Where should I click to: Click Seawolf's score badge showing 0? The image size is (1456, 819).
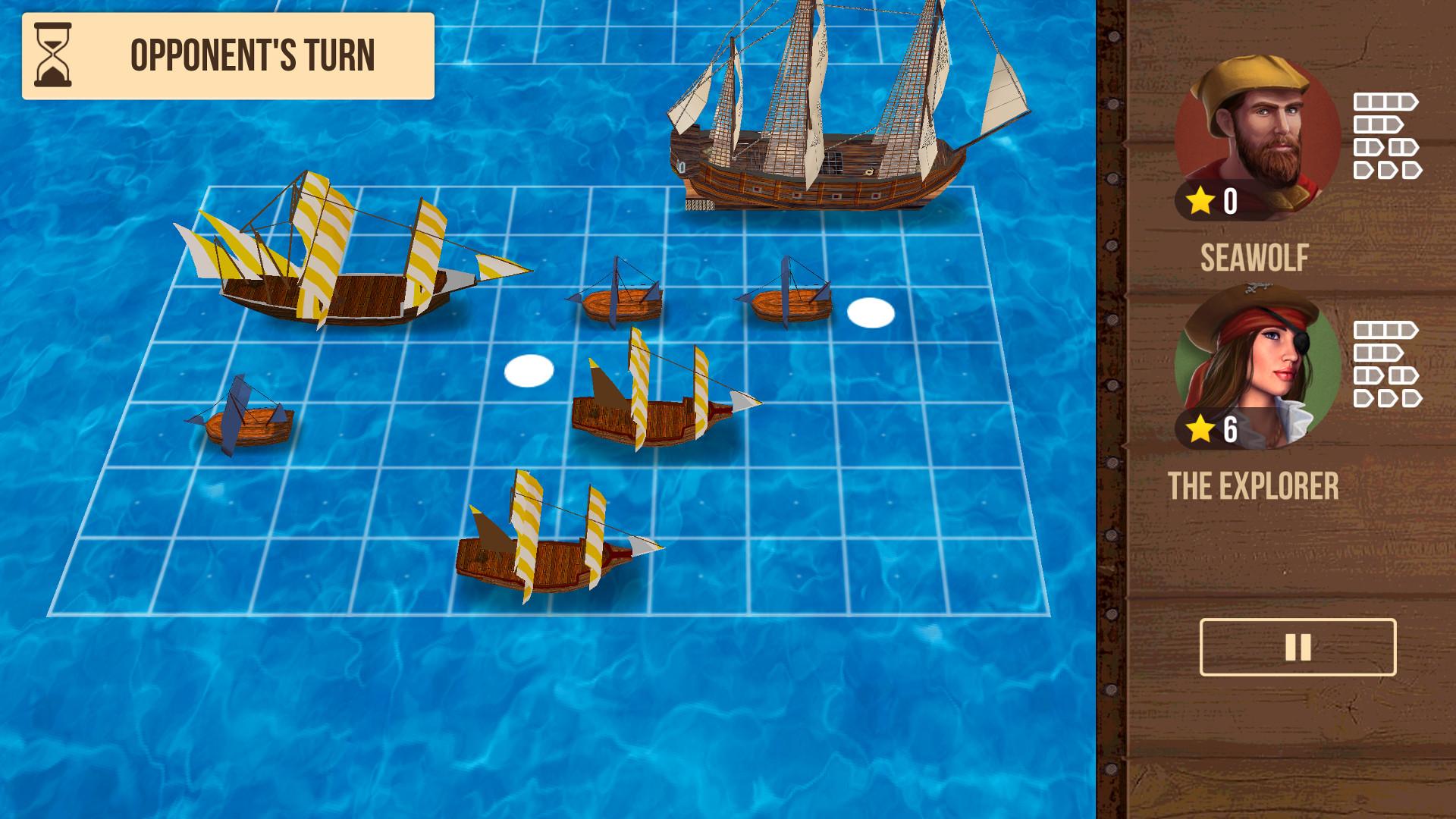[1232, 200]
